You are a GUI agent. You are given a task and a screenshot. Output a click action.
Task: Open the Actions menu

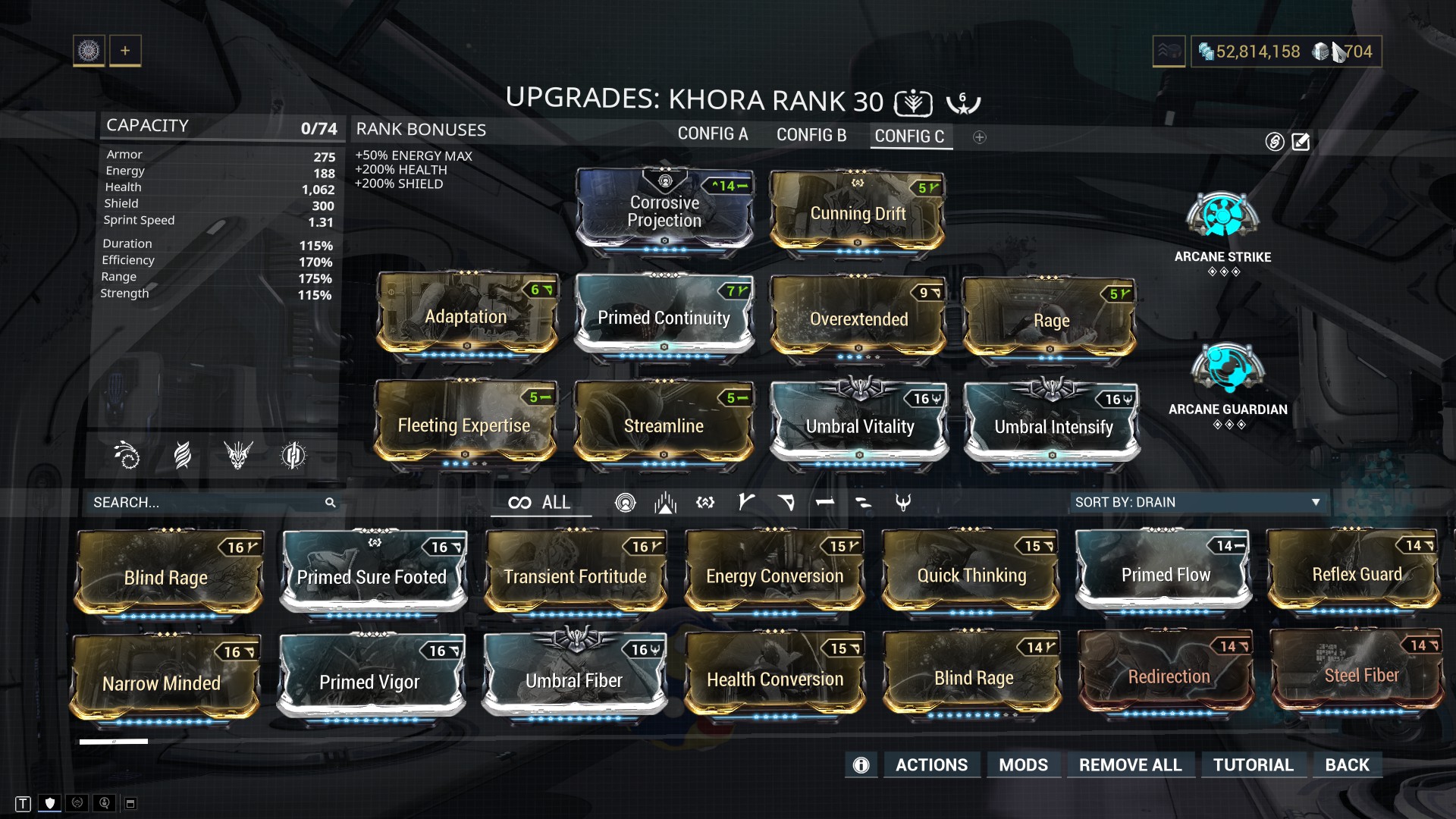pyautogui.click(x=931, y=764)
